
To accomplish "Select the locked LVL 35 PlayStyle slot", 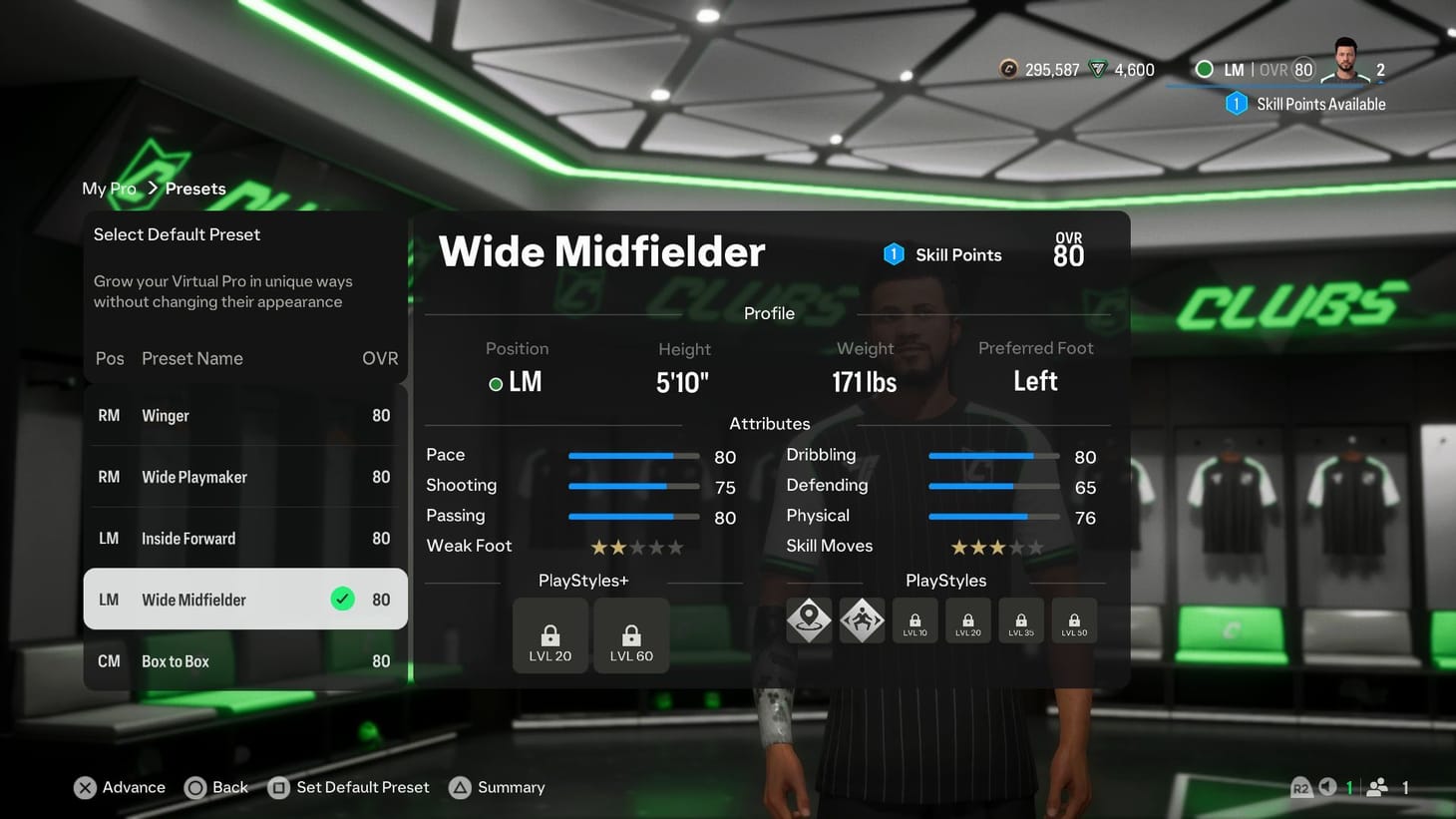I will tap(1020, 619).
